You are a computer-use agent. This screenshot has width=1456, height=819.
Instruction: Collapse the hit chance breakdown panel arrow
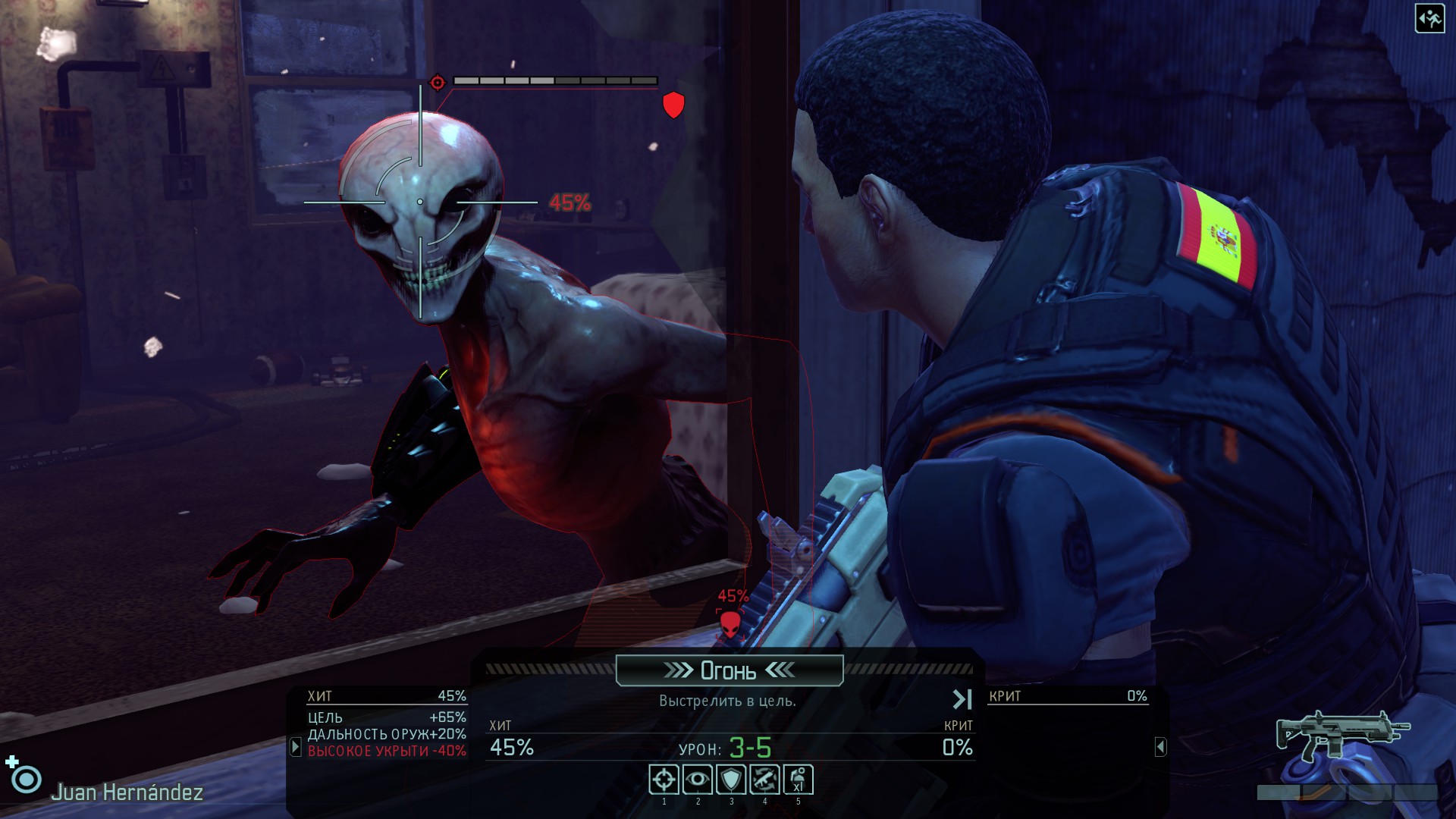pyautogui.click(x=296, y=747)
